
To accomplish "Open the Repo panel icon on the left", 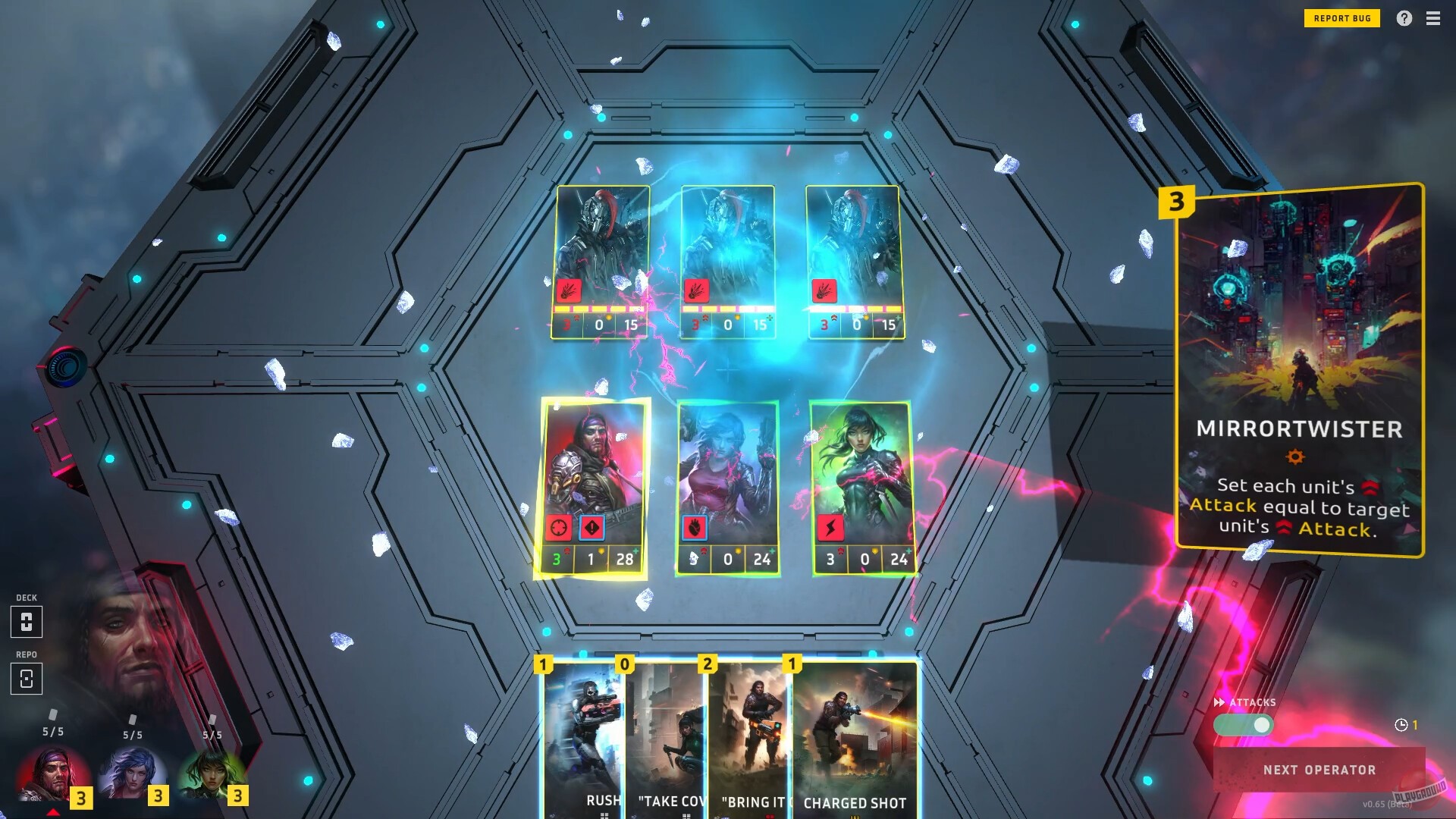I will [28, 679].
